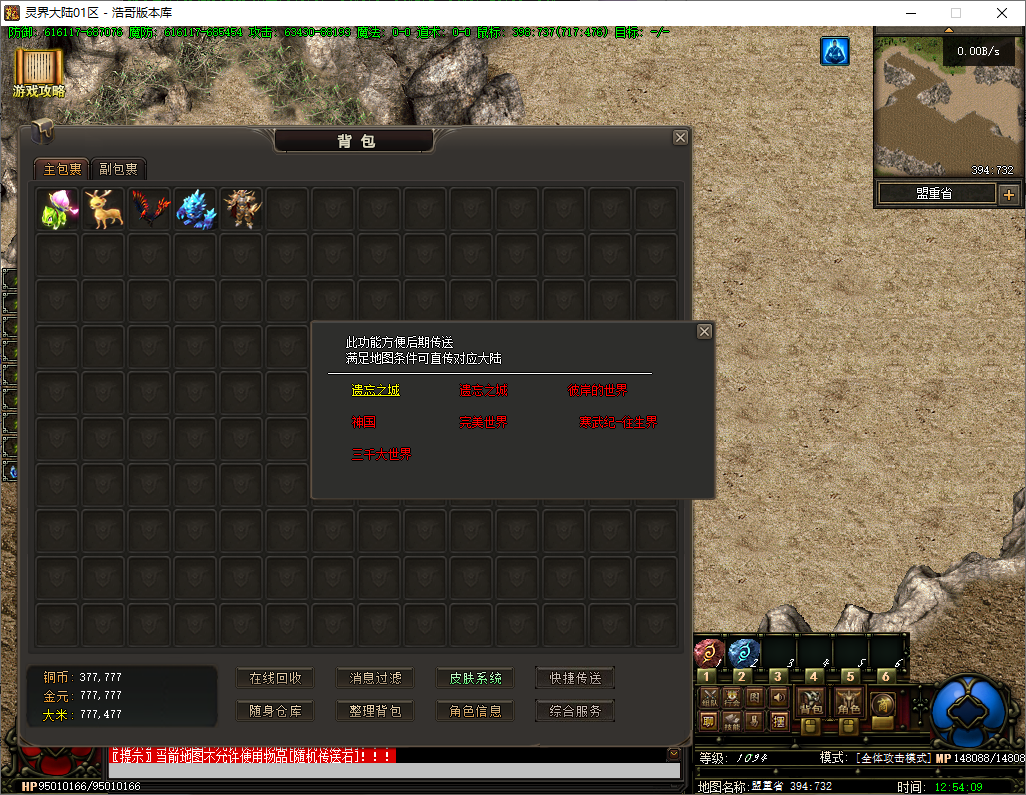Maximize the game window
The image size is (1026, 795).
point(955,13)
